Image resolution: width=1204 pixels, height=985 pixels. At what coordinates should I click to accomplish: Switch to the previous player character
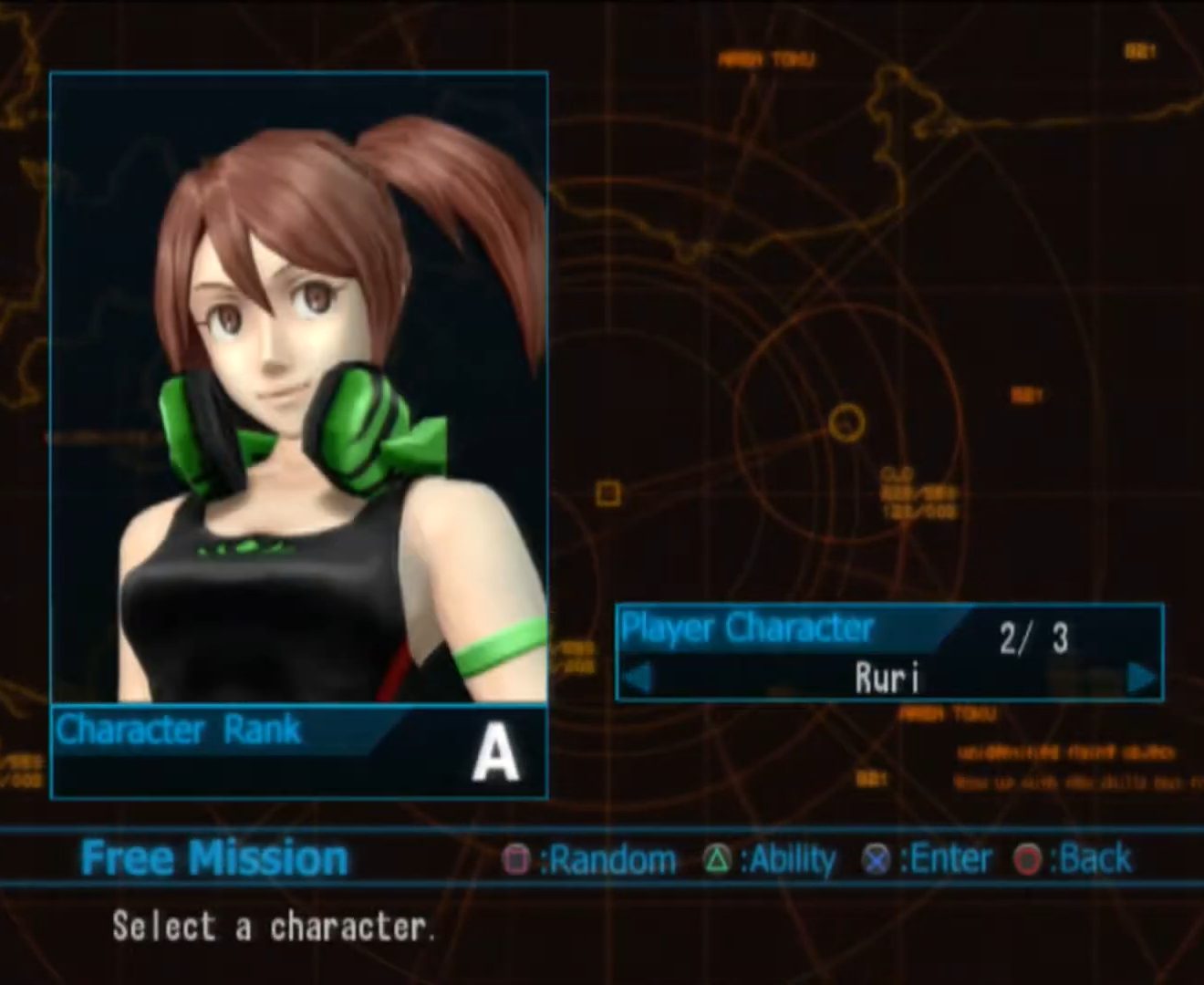pyautogui.click(x=638, y=678)
